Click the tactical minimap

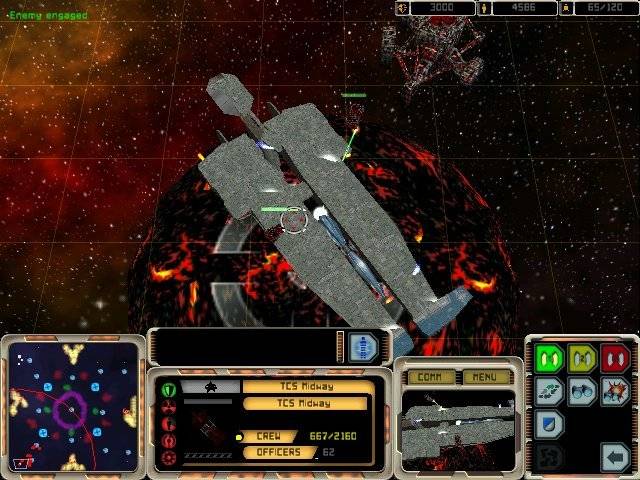coord(71,406)
